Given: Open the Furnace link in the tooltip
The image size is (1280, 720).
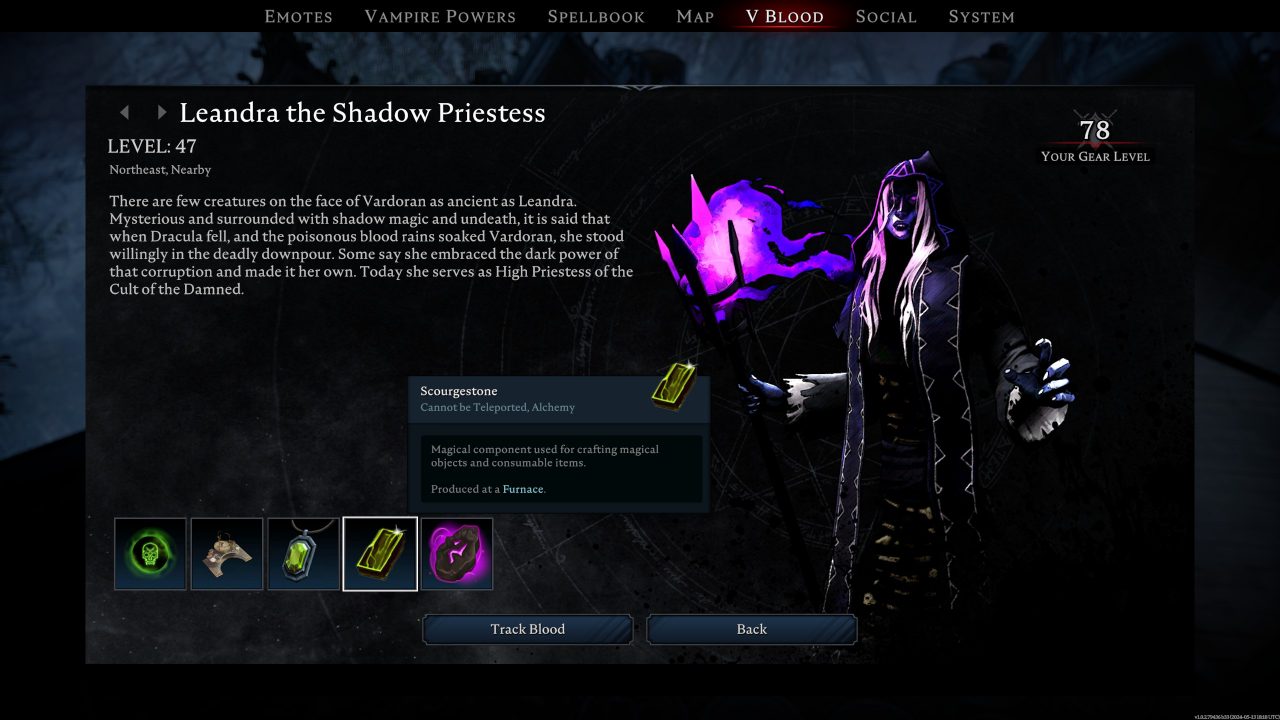Looking at the screenshot, I should pyautogui.click(x=523, y=489).
